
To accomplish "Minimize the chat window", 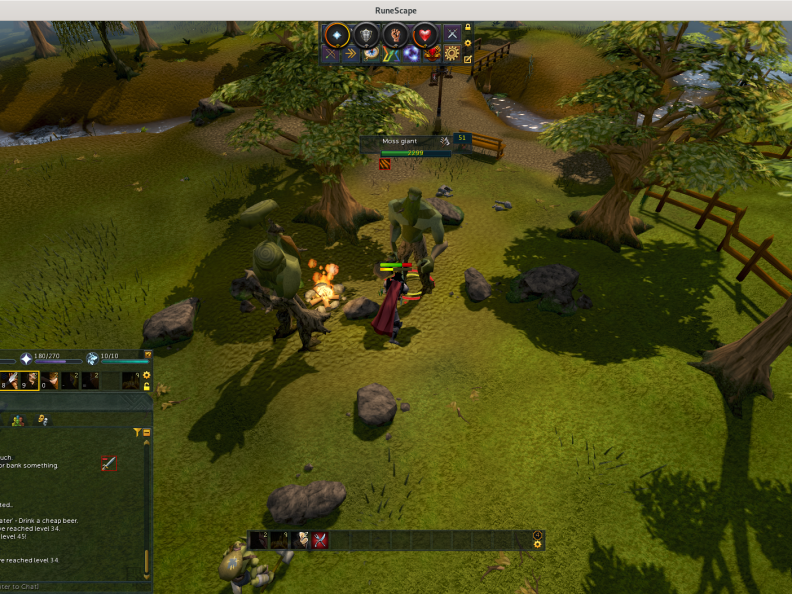I will [x=147, y=433].
